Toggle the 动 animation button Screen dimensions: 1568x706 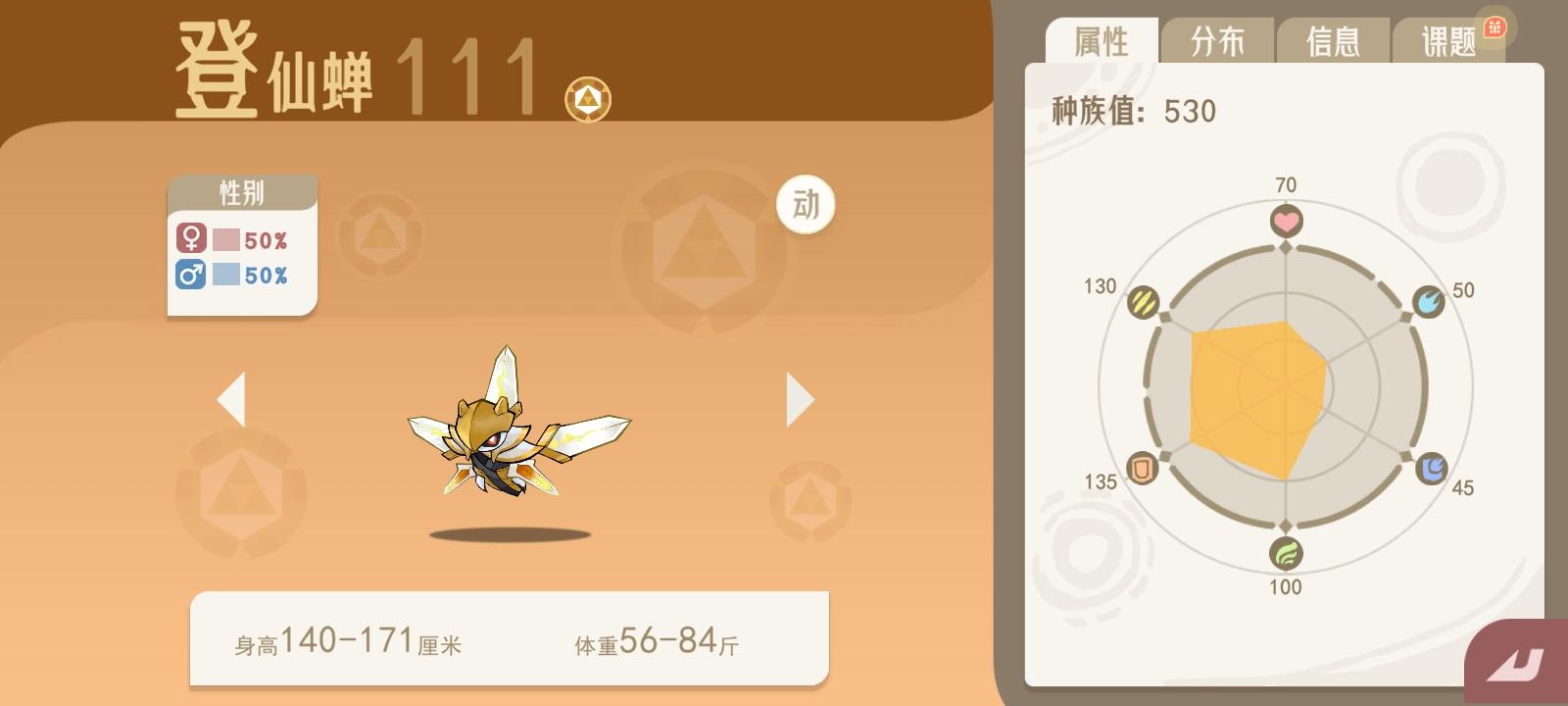tap(805, 206)
